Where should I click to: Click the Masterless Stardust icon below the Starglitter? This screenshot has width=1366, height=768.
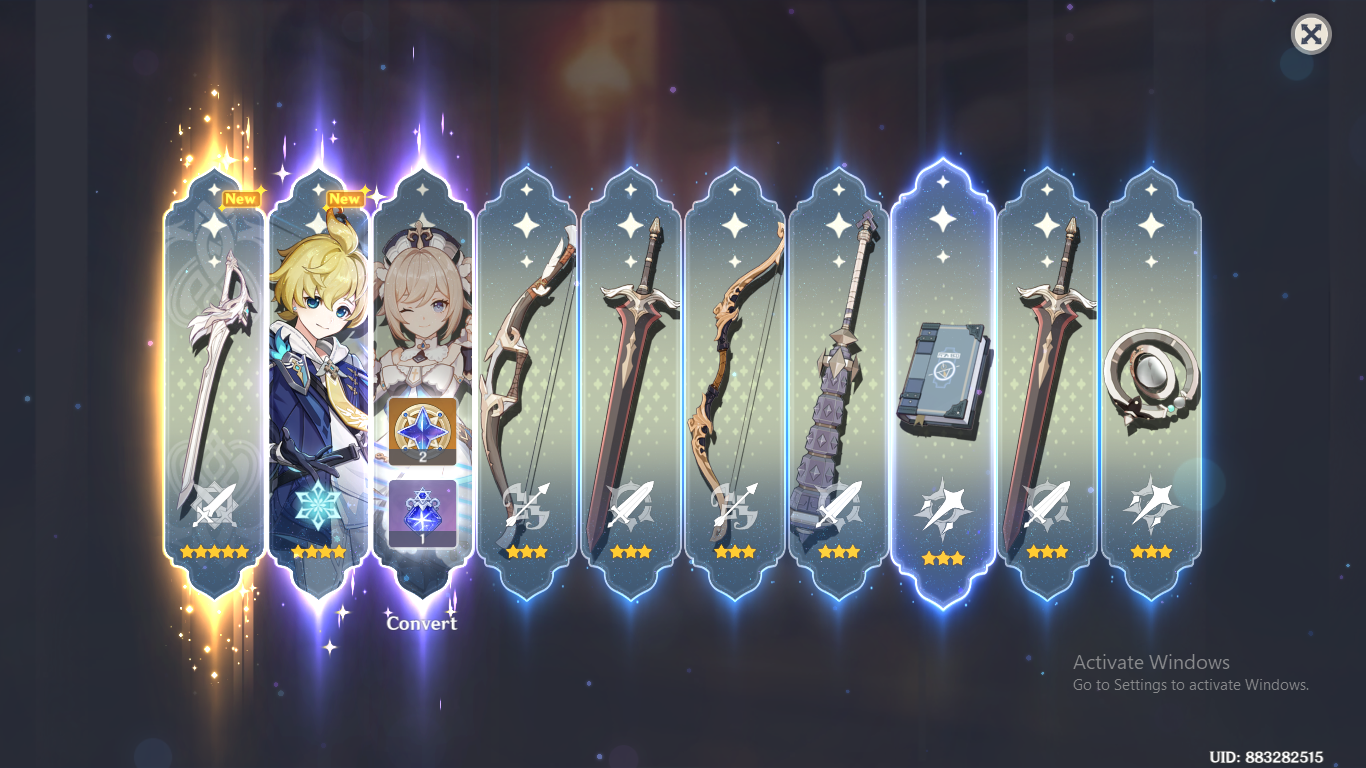(423, 510)
